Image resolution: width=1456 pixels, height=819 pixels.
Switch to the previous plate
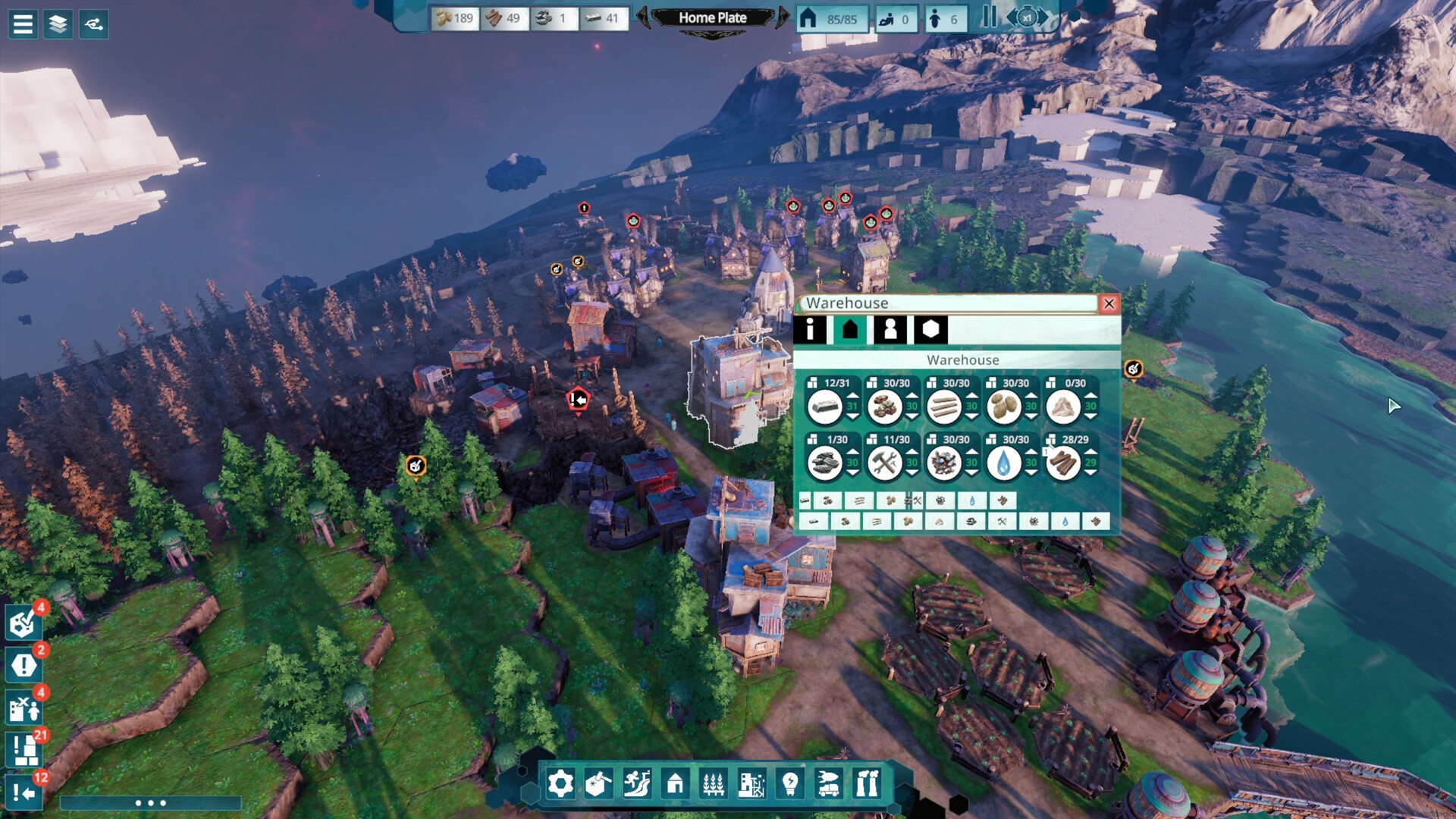[x=643, y=17]
